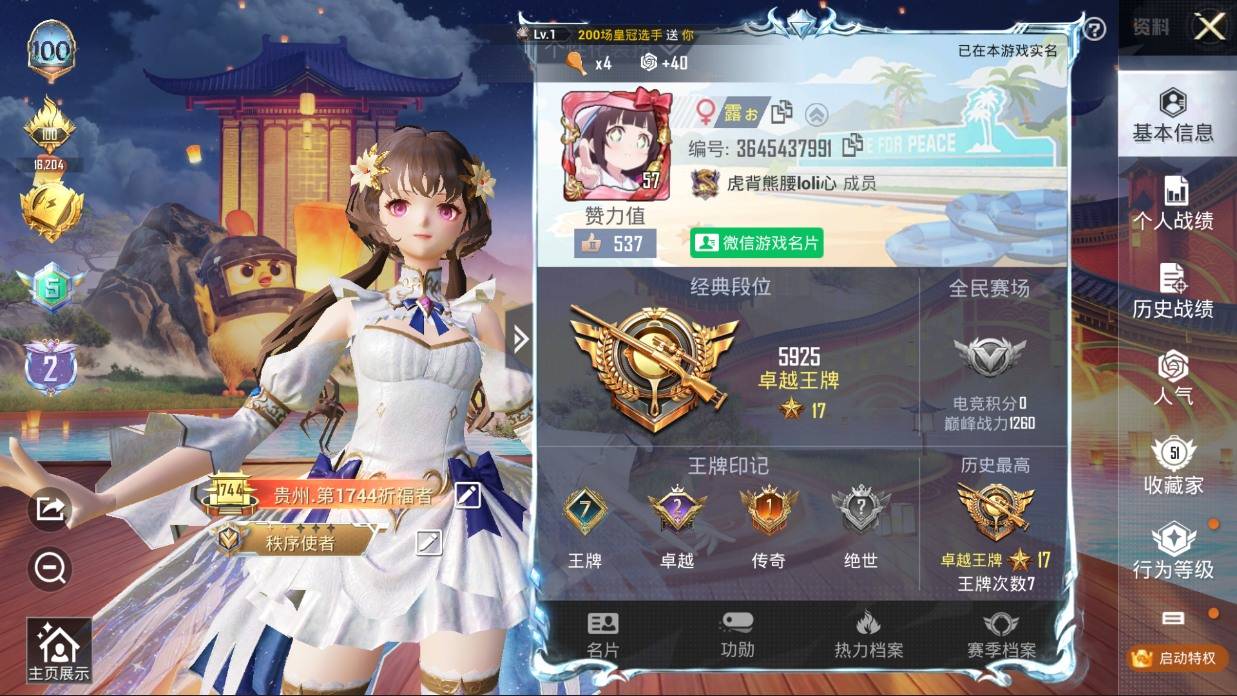Show the 人气 tab

point(1173,377)
